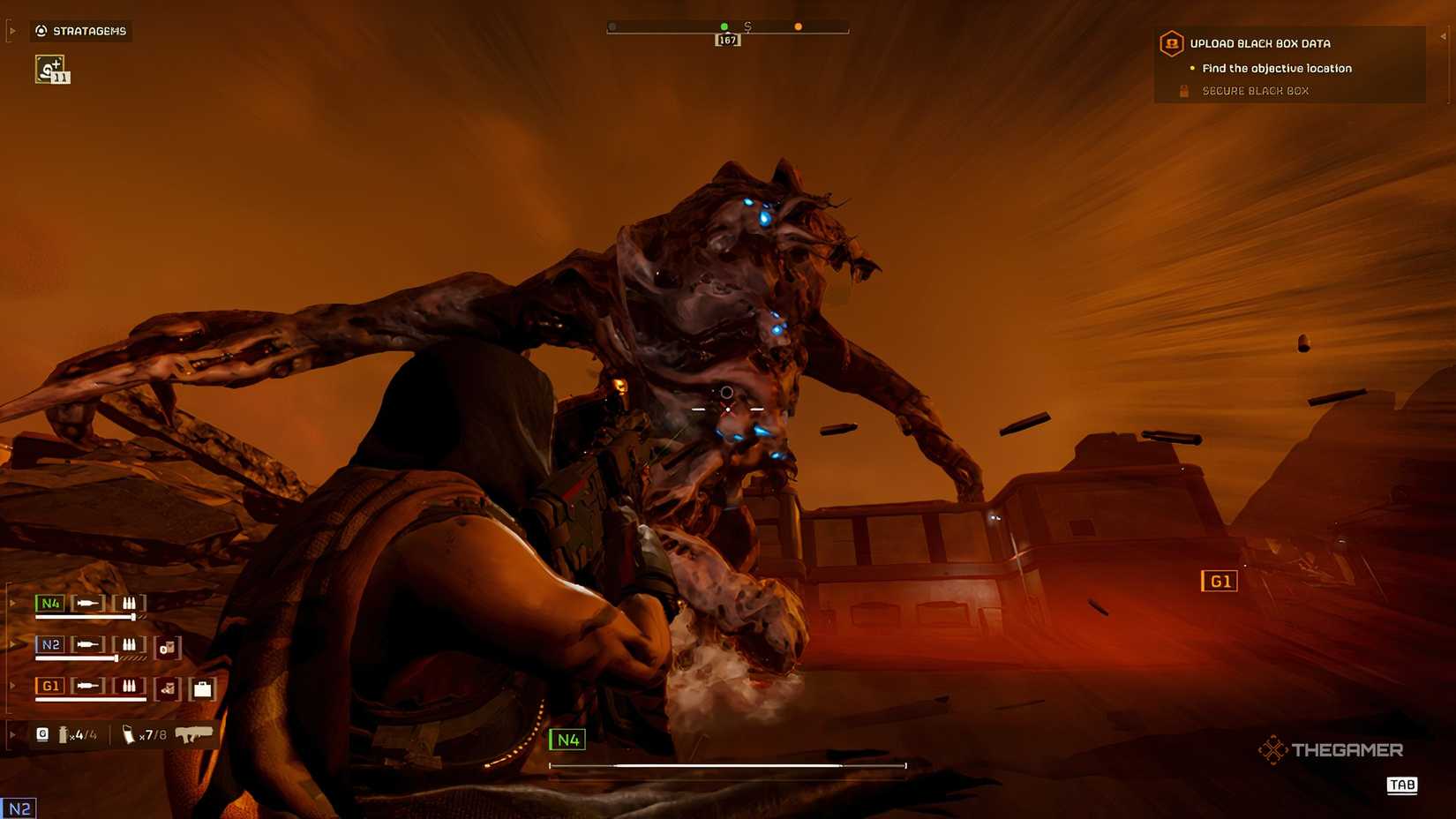The height and width of the screenshot is (819, 1456).
Task: Select G1's briefcase sample icon
Action: 204,689
